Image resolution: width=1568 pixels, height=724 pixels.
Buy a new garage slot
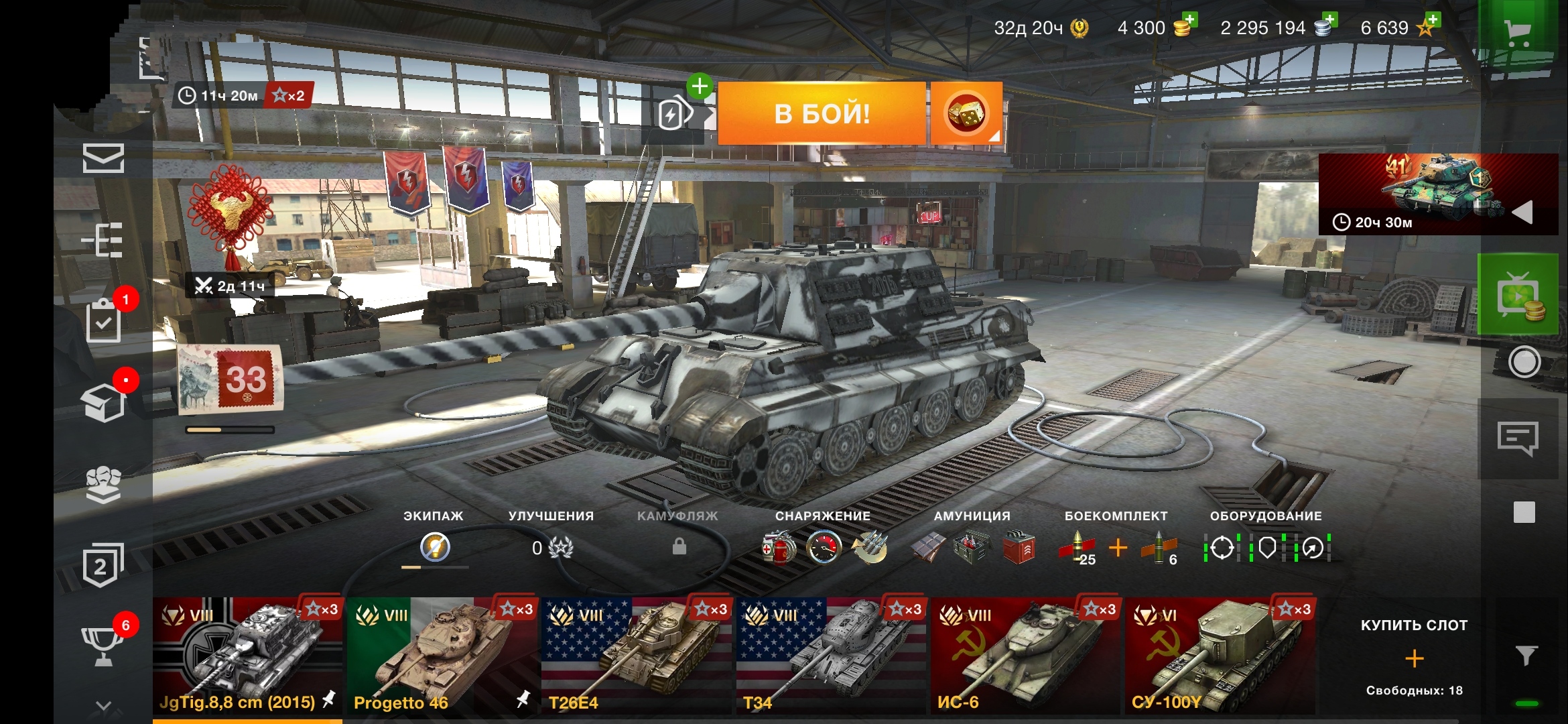(1414, 658)
